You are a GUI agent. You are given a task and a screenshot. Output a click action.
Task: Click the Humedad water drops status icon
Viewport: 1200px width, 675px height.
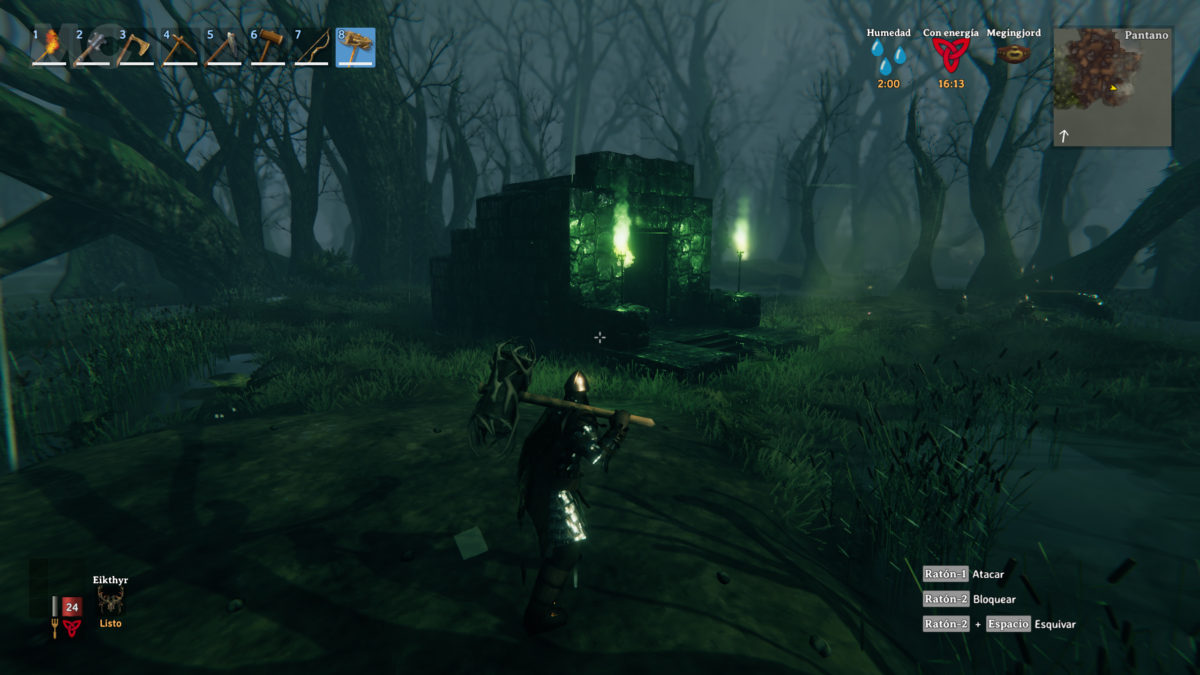pos(888,58)
